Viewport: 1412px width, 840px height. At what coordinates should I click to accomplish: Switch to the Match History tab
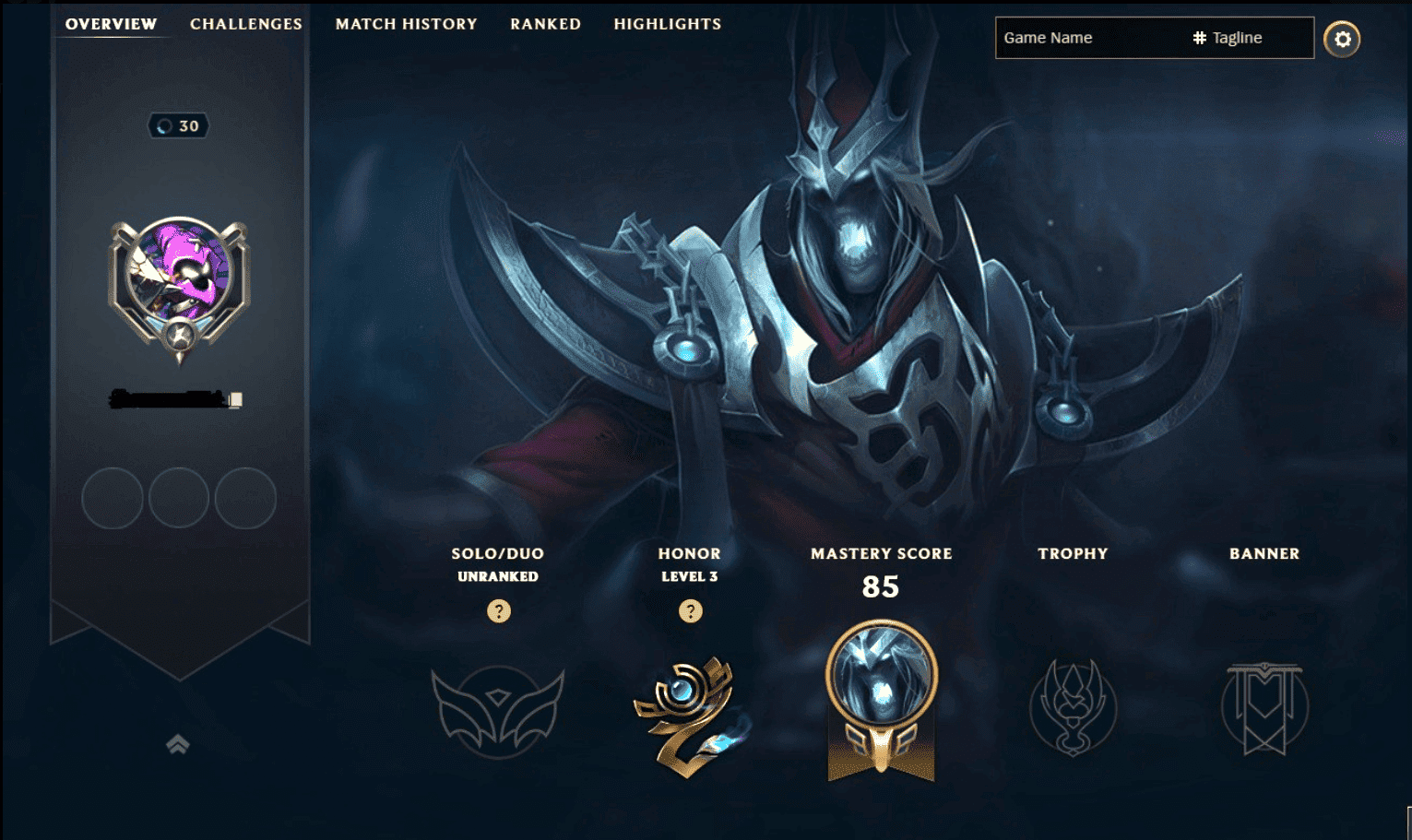[x=407, y=24]
